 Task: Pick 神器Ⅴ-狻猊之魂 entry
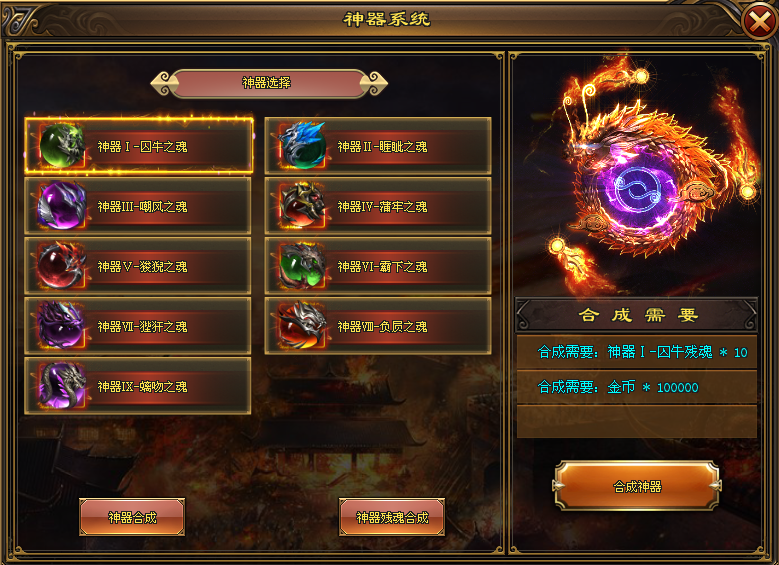138,267
